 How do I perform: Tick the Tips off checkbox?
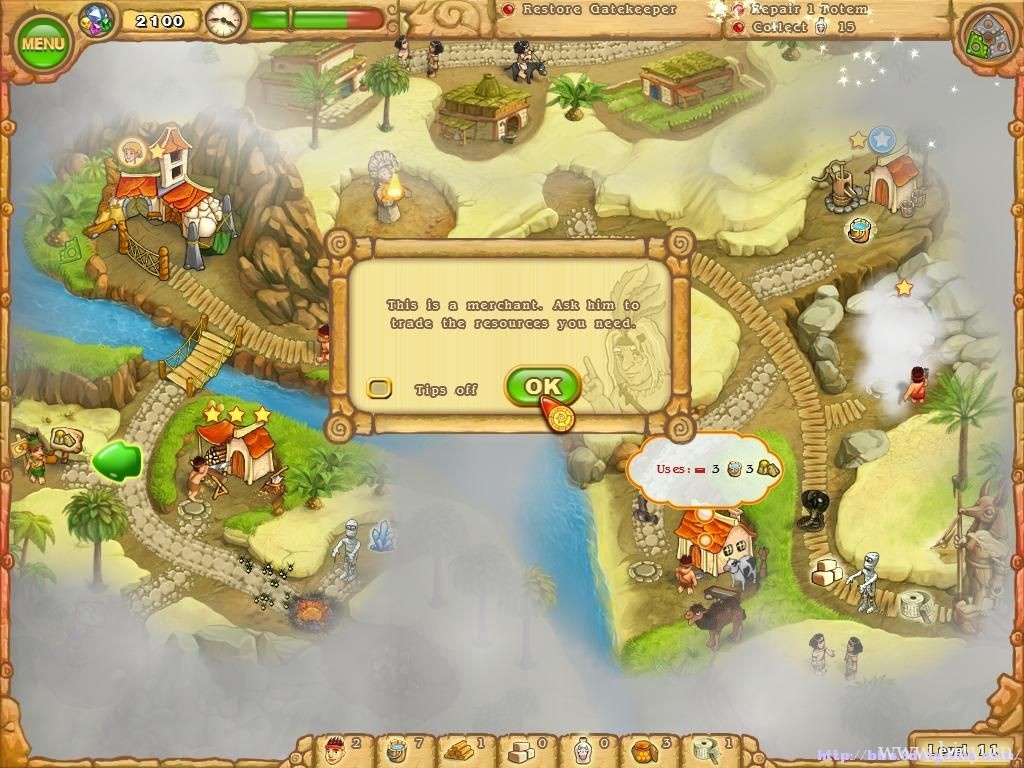point(379,388)
